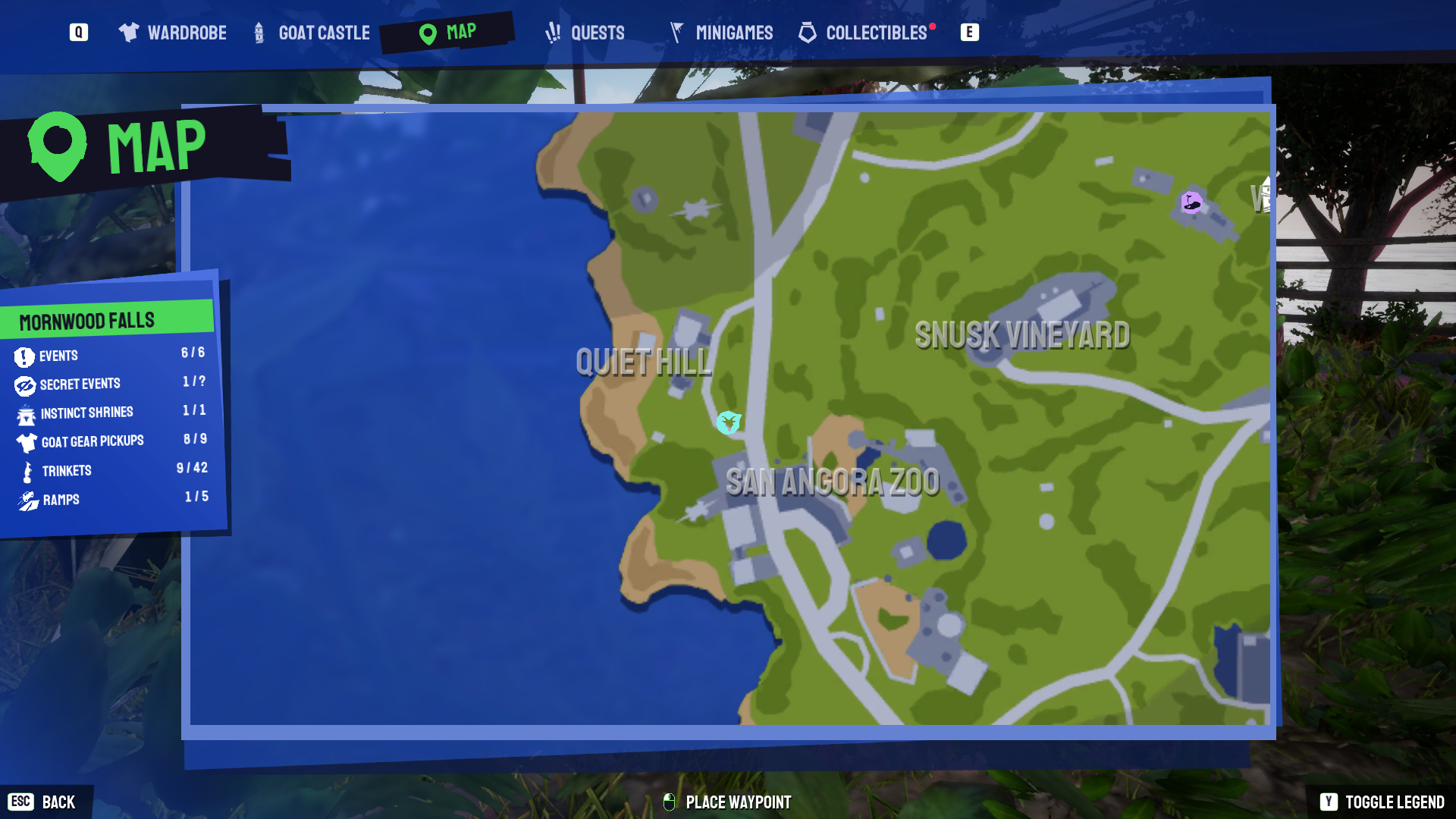Toggle the Events filter on the map

tap(59, 356)
